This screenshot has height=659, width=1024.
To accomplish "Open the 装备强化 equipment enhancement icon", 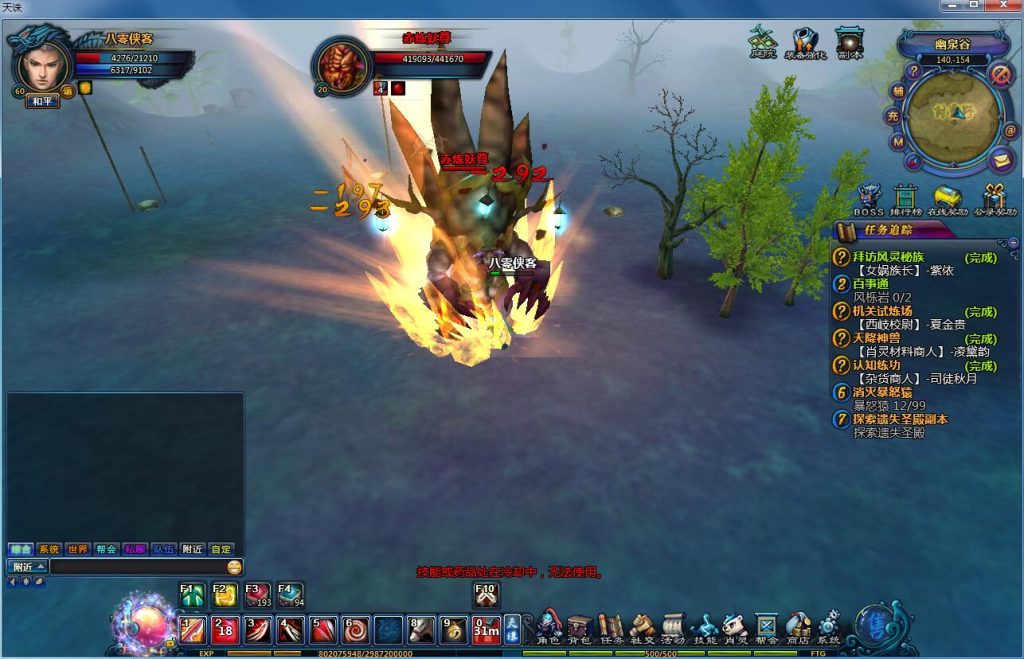I will click(804, 43).
